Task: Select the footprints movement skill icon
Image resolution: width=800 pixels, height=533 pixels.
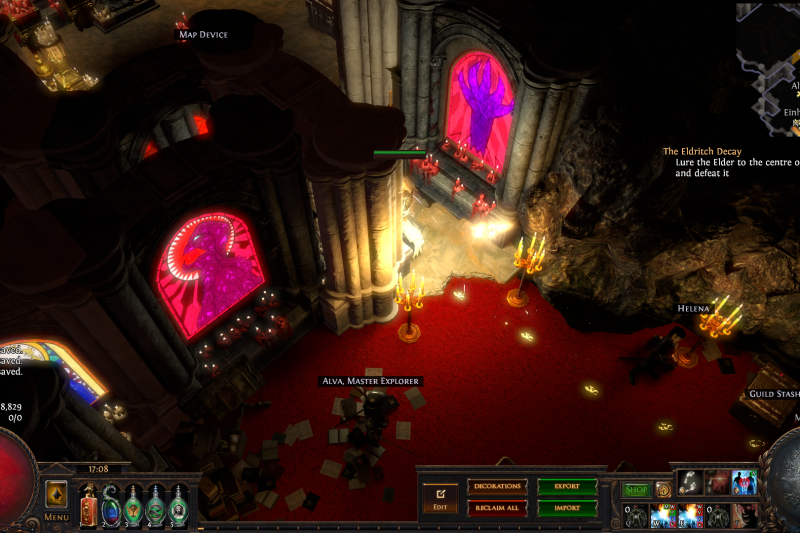Action: click(690, 483)
